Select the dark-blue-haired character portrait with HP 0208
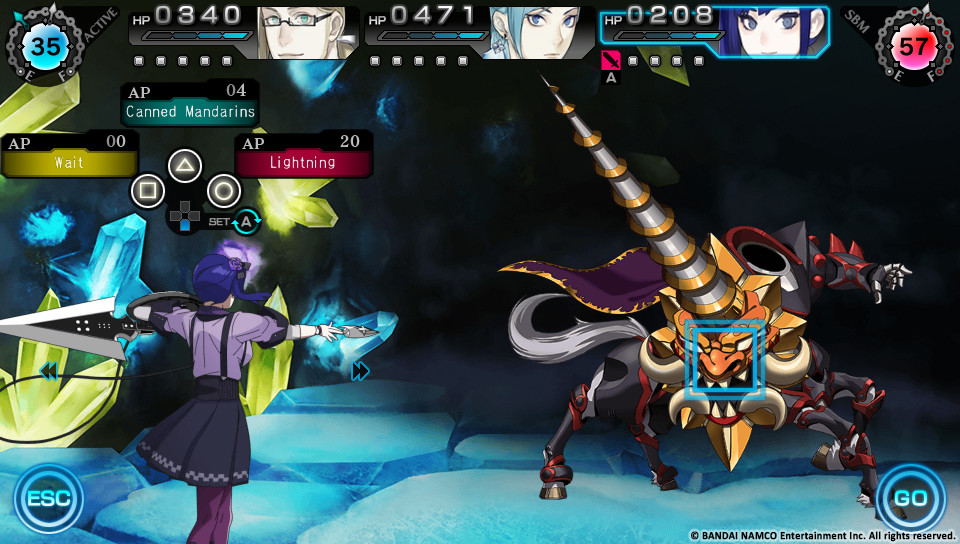The height and width of the screenshot is (544, 960). click(774, 32)
